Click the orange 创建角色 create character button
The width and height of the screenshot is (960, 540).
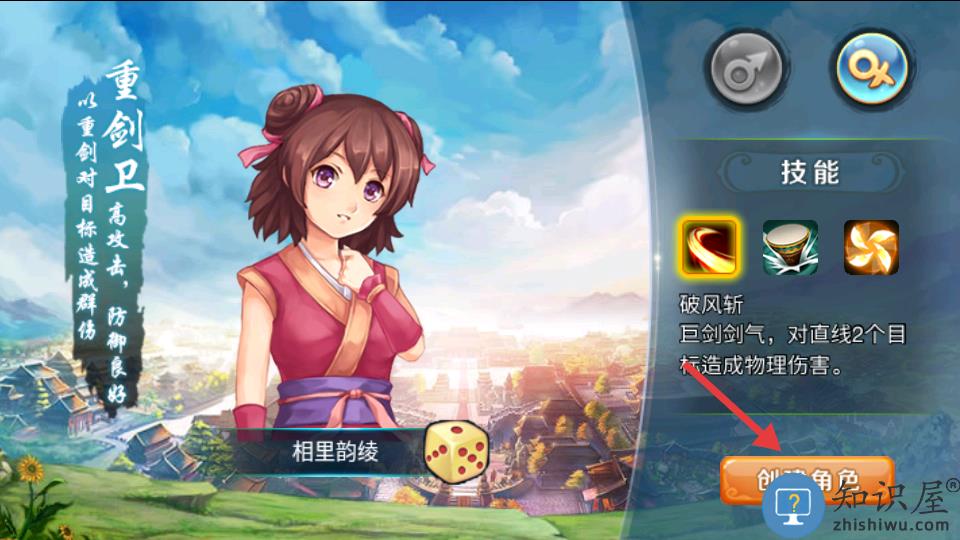click(x=806, y=479)
